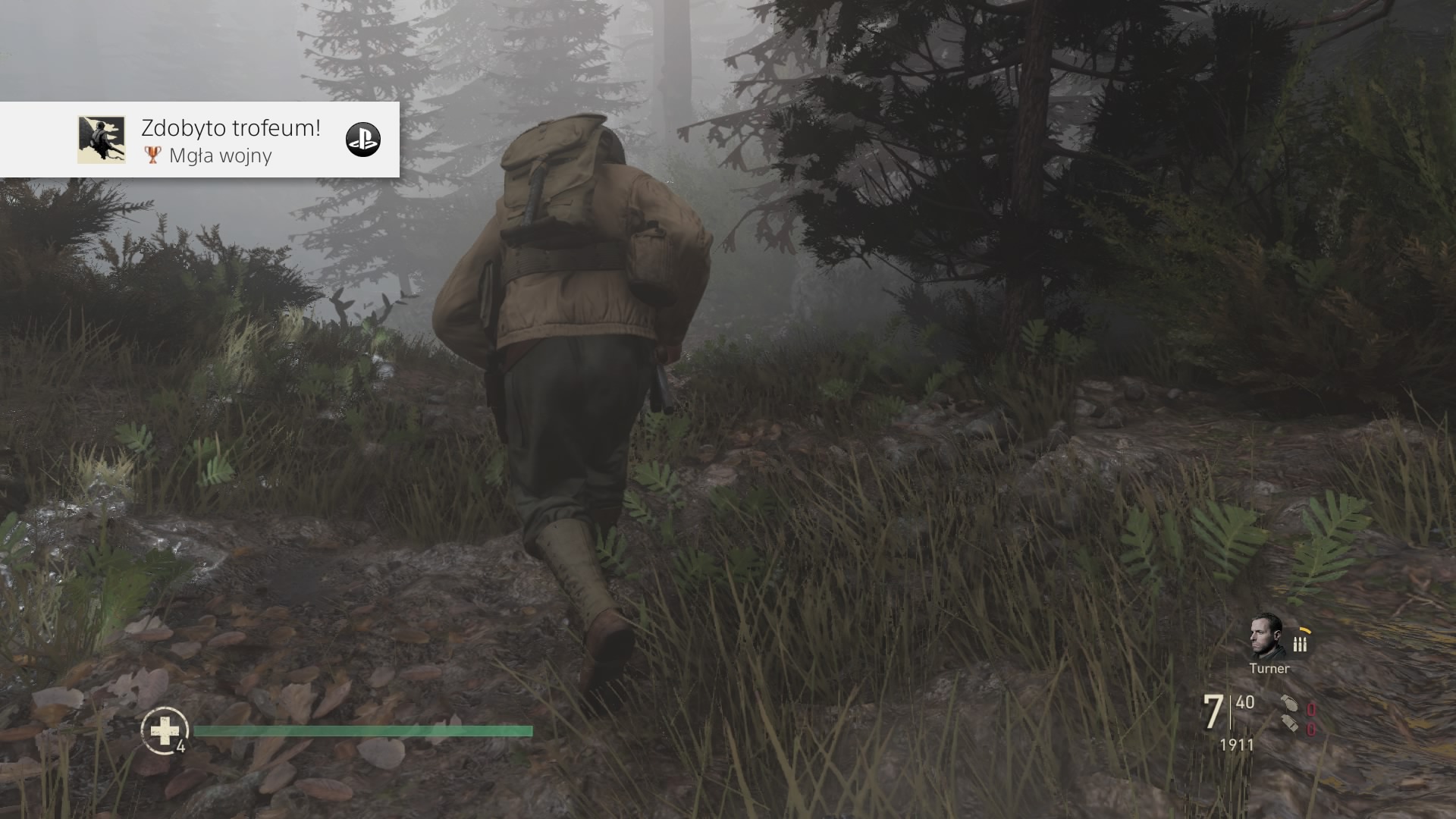Click the PlayStation logo in the trophy notification
This screenshot has height=819, width=1456.
(362, 140)
